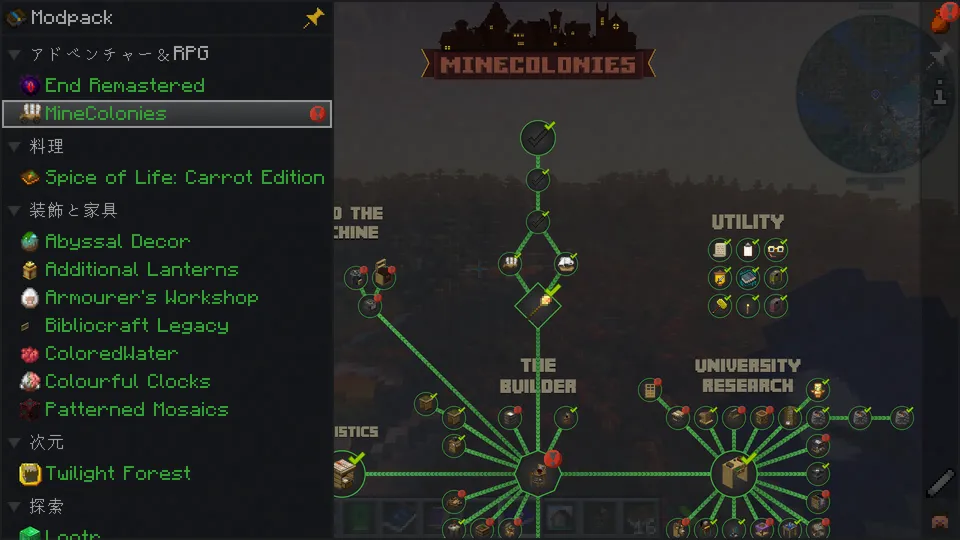Open Spice of Life: Carrot Edition chapter
The width and height of the screenshot is (960, 540).
184,178
